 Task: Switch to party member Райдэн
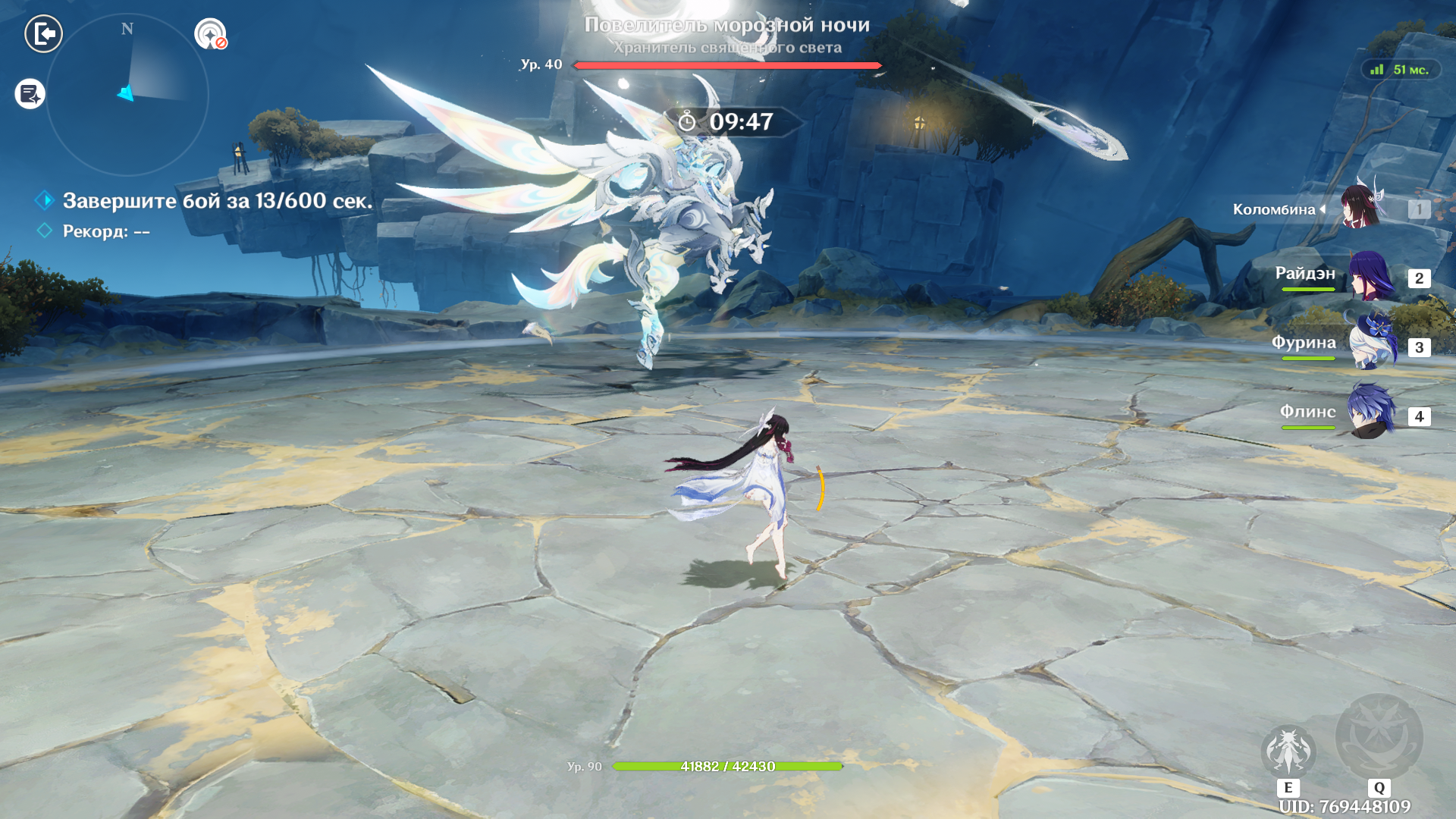(1370, 277)
